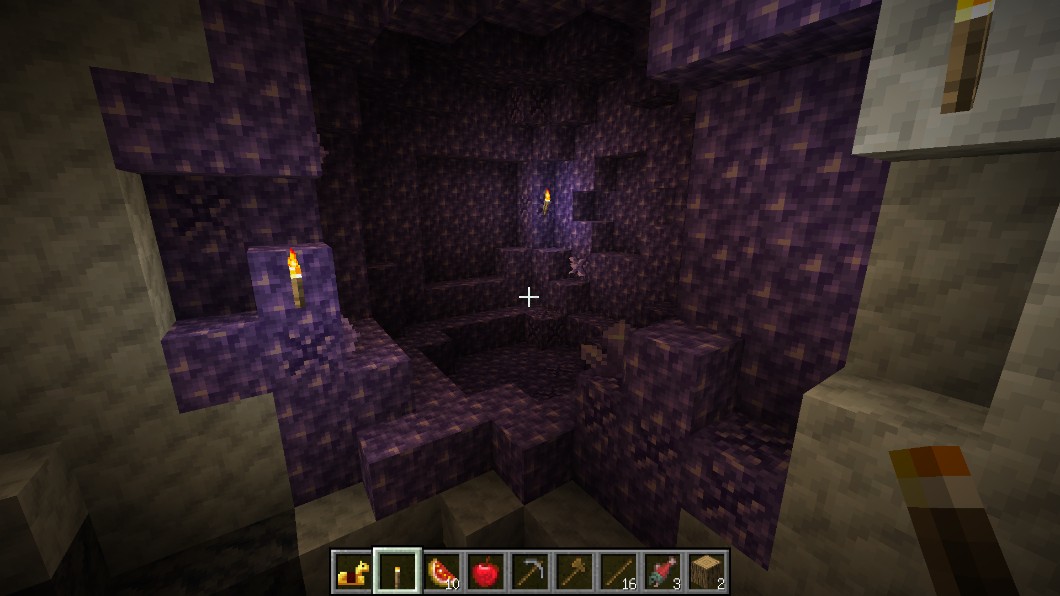
Task: Select the stack of 16 sticks
Action: coord(617,572)
